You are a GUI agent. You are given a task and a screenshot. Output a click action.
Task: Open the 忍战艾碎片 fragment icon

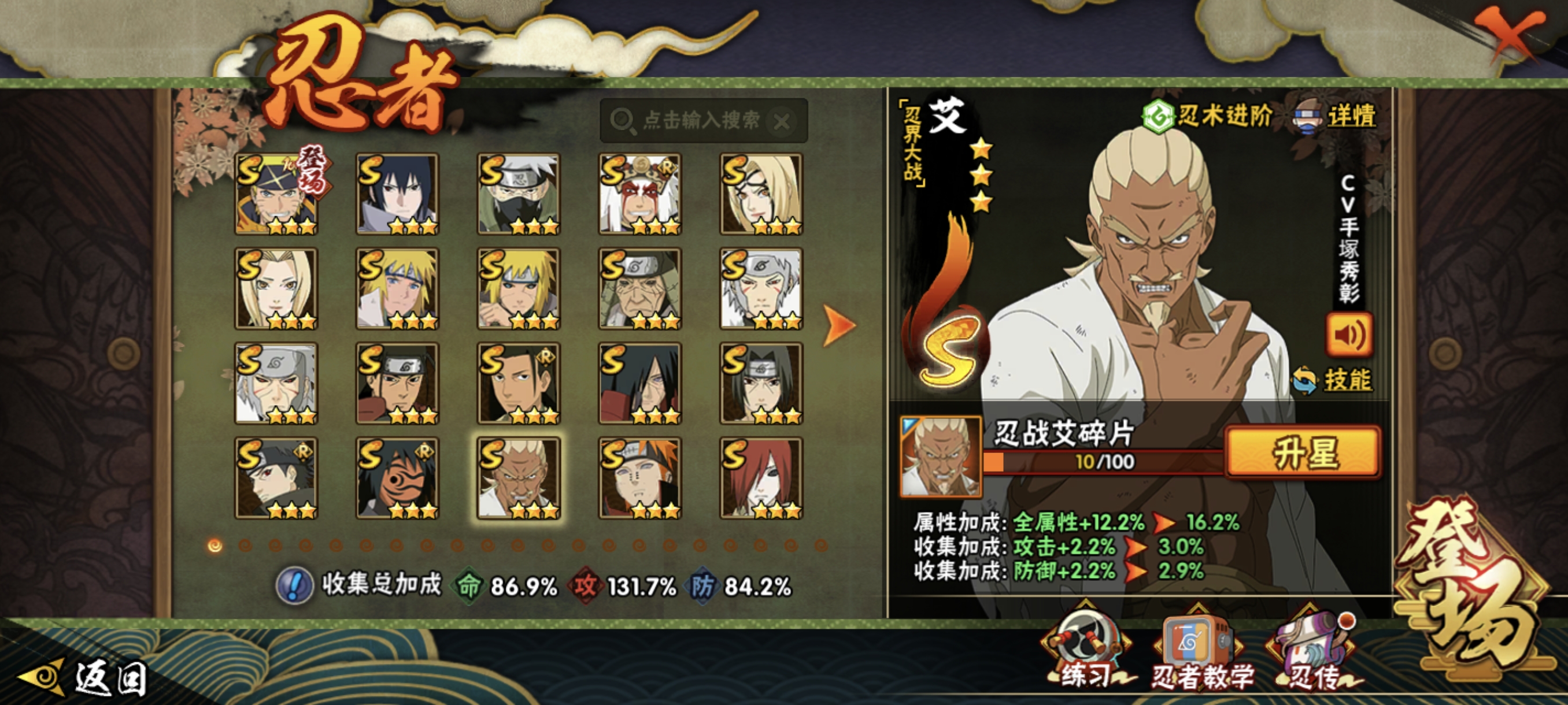tap(941, 456)
